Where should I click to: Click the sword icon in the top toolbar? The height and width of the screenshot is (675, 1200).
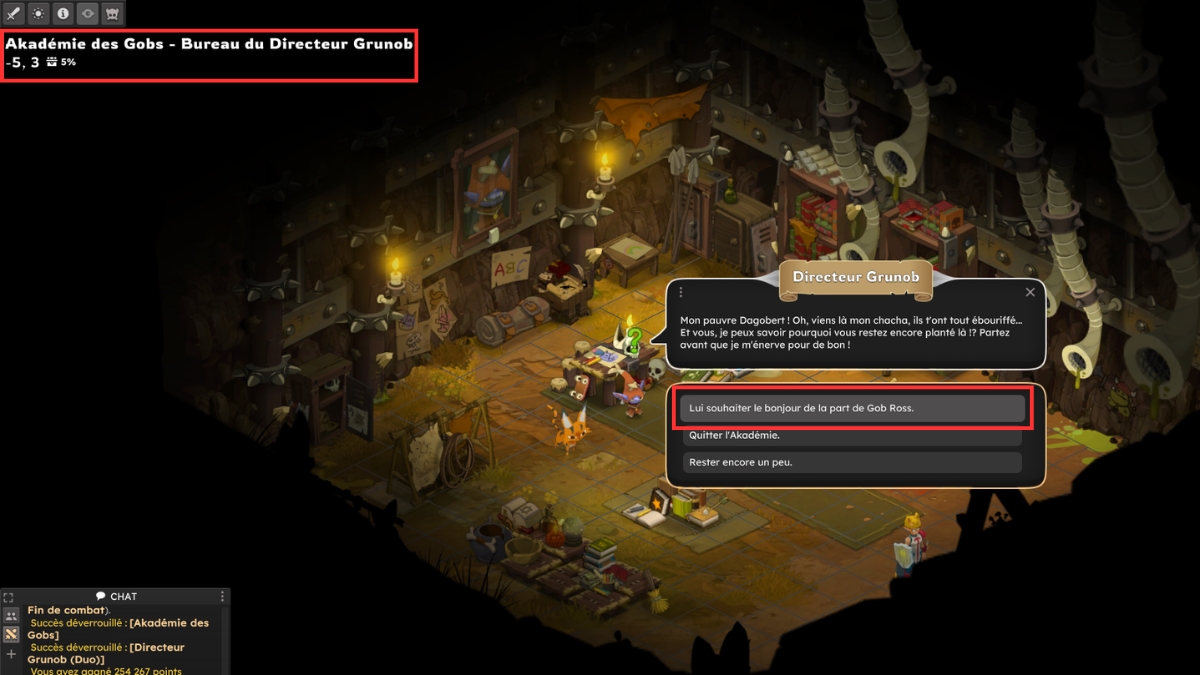click(x=14, y=14)
